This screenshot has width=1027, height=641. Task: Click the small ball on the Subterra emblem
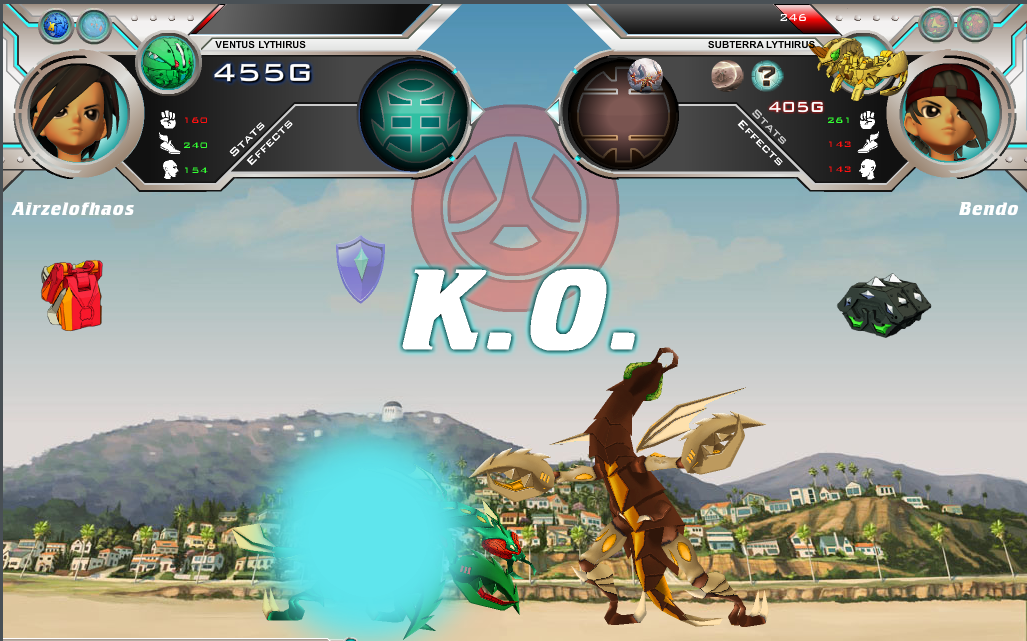tap(645, 73)
